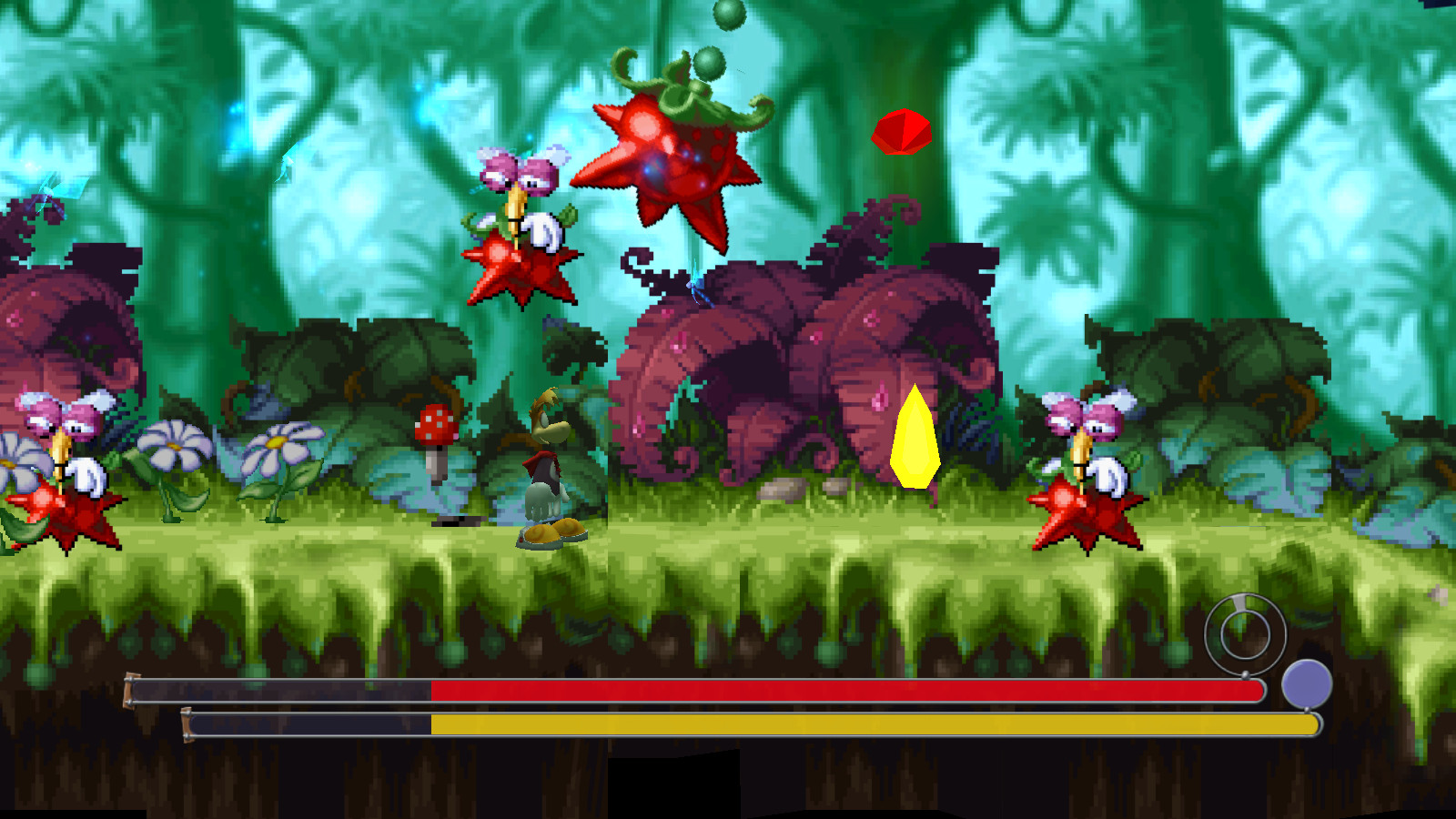Click the small knob where red bar meets ring
The width and height of the screenshot is (1456, 819).
pyautogui.click(x=1246, y=673)
